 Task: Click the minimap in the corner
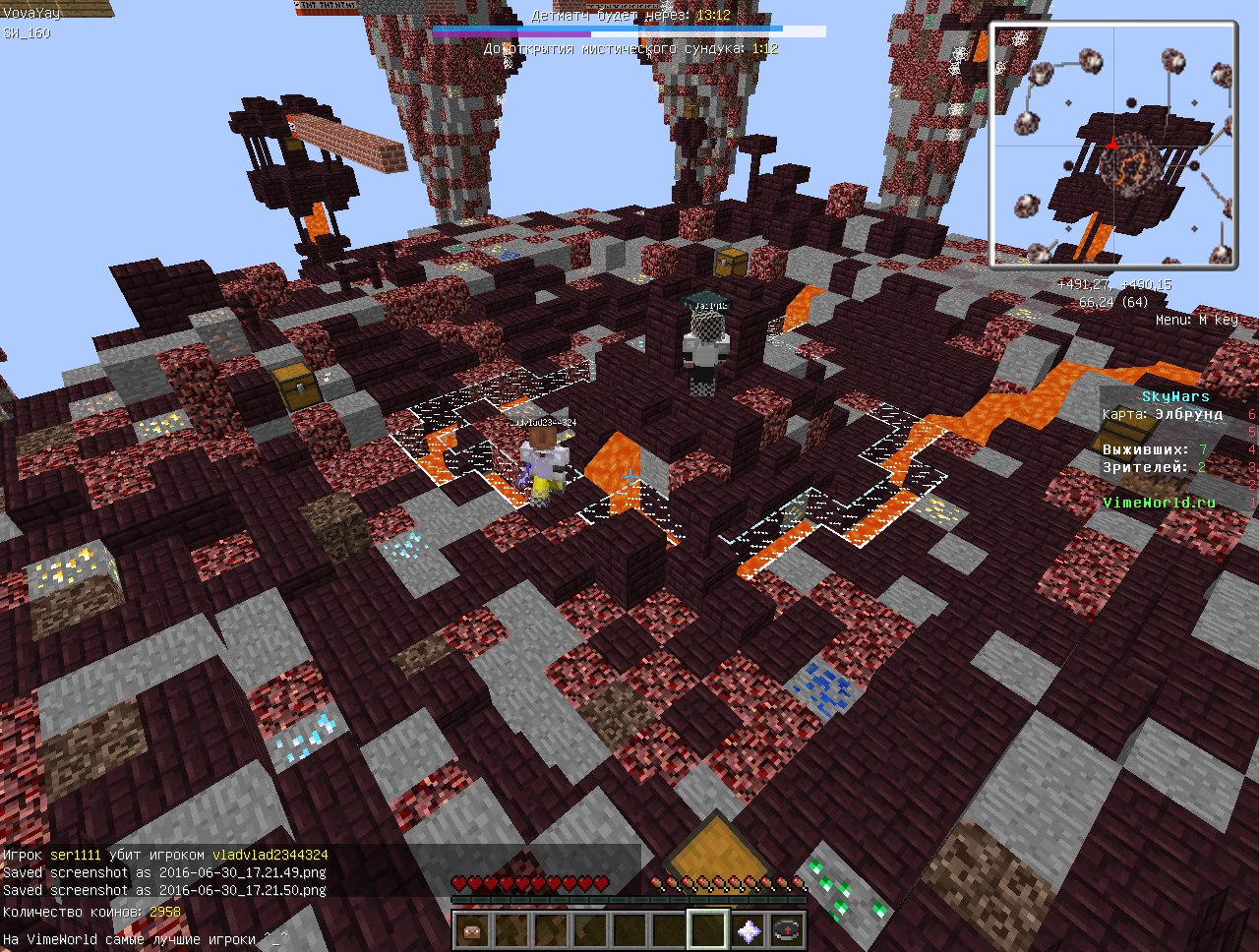1112,145
